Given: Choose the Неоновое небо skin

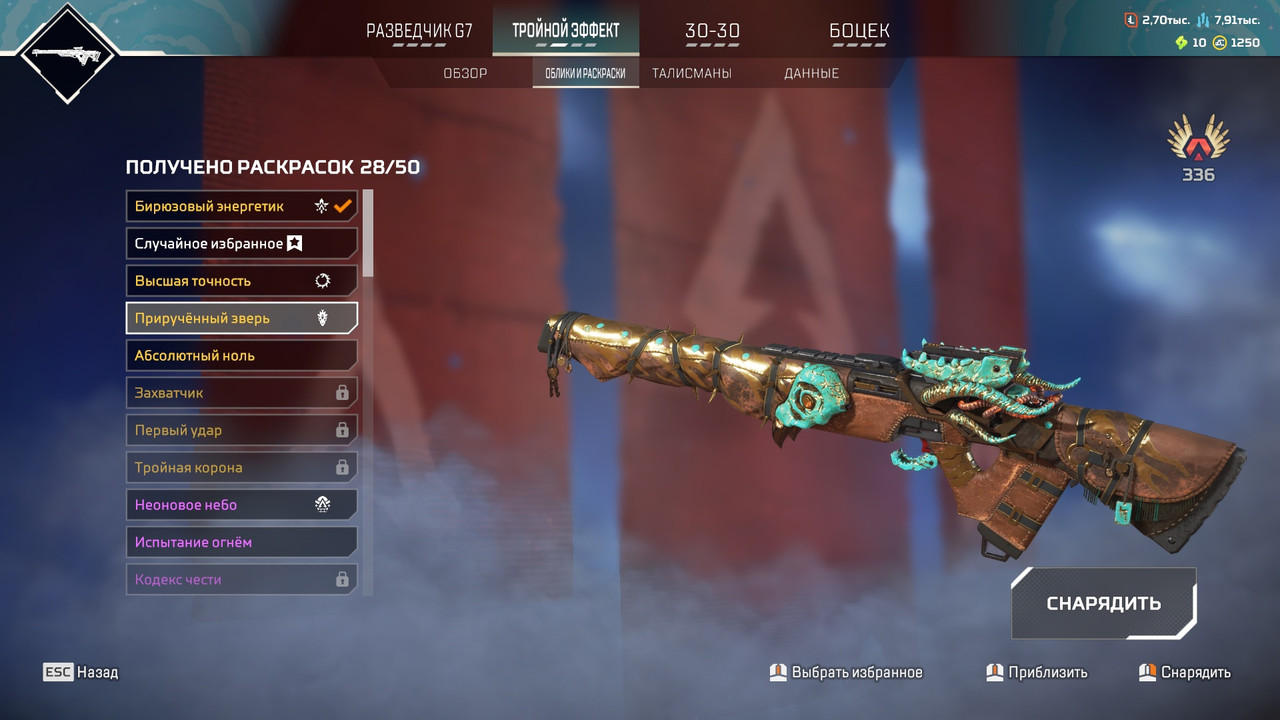Looking at the screenshot, I should (x=241, y=505).
